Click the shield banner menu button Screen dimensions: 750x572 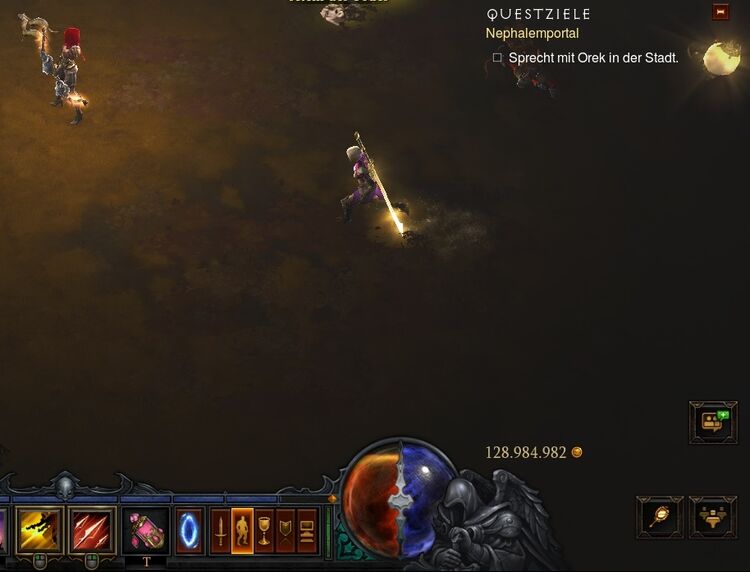pyautogui.click(x=285, y=531)
